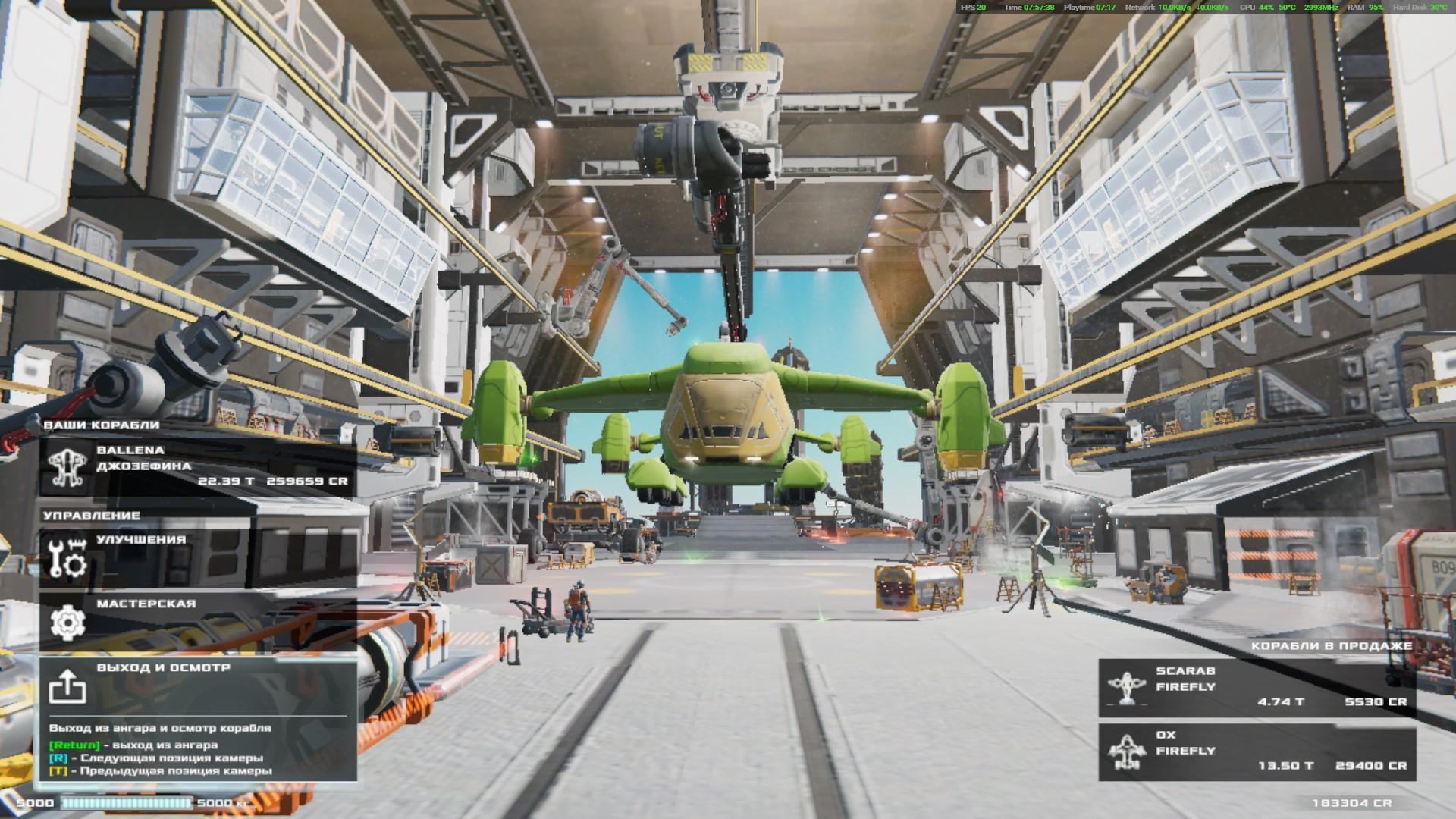Screen dimensions: 1456x819
Task: Select your Ballena ship Джозефина
Action: pos(198,466)
